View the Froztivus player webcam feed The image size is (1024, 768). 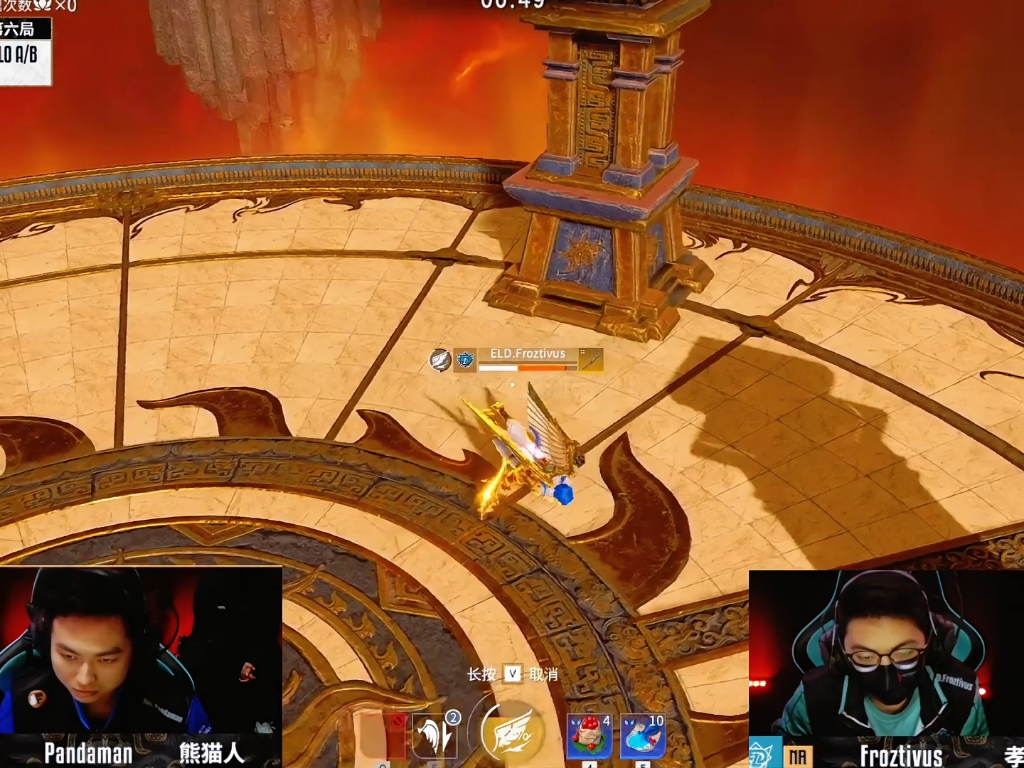[x=886, y=653]
